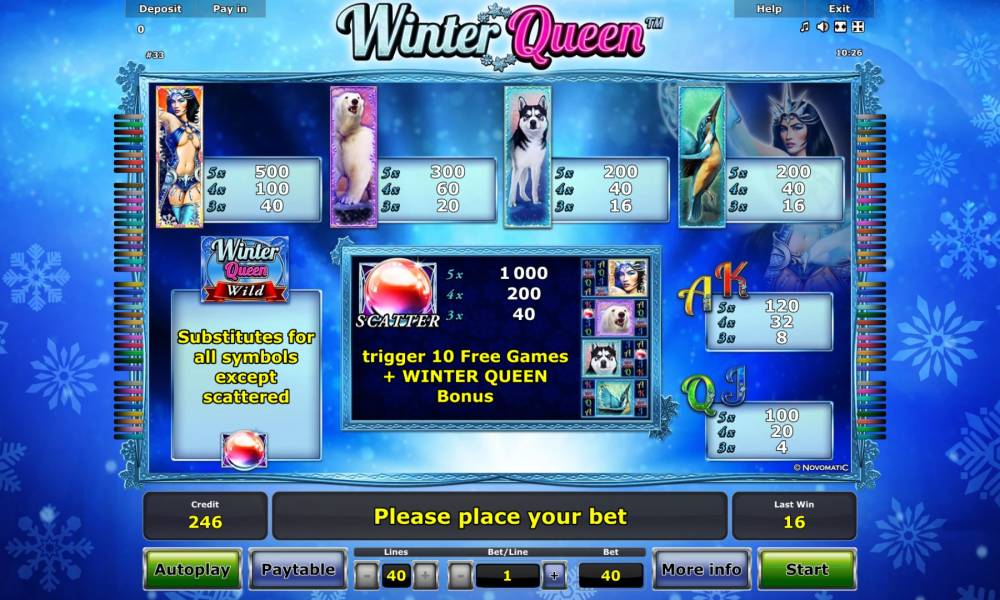Increase the number of Lines
This screenshot has height=600, width=1000.
tap(426, 575)
